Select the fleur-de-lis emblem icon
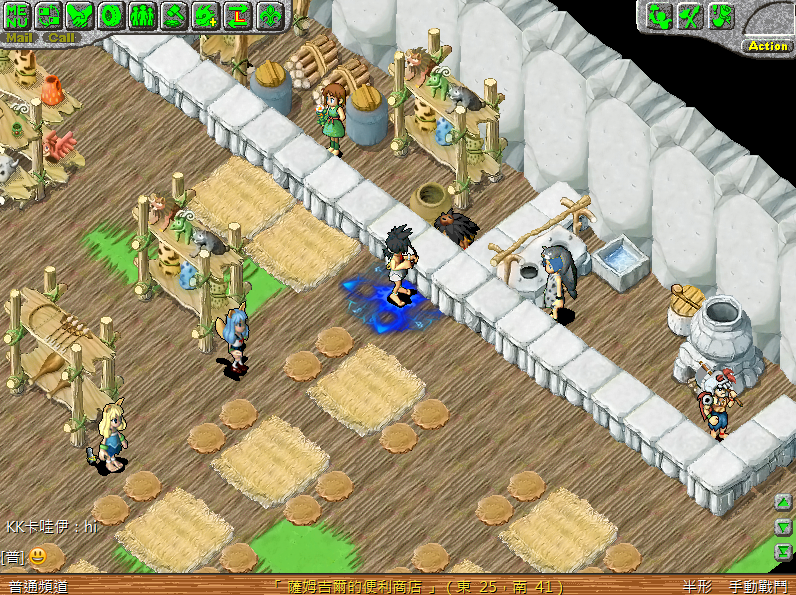 (269, 15)
